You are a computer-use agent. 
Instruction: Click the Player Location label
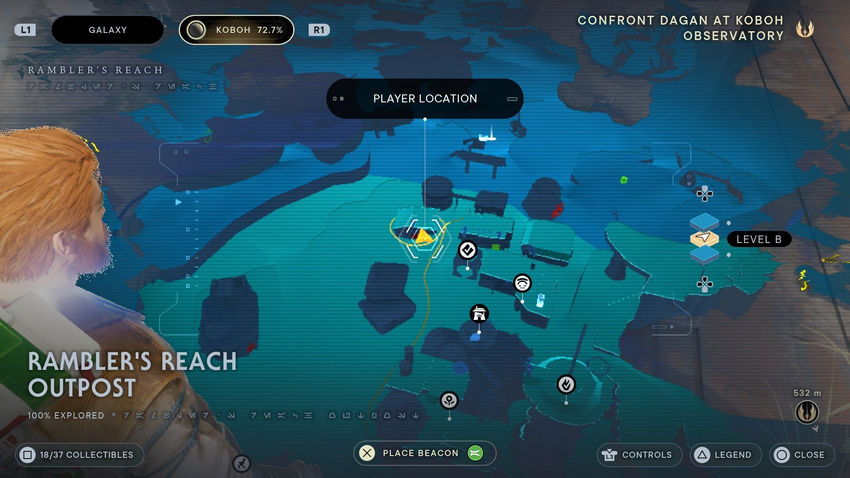(425, 99)
